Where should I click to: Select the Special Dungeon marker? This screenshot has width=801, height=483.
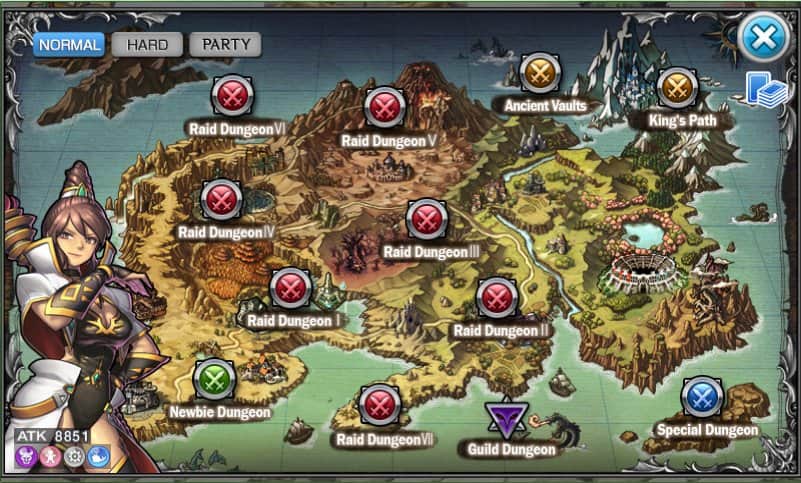[703, 397]
